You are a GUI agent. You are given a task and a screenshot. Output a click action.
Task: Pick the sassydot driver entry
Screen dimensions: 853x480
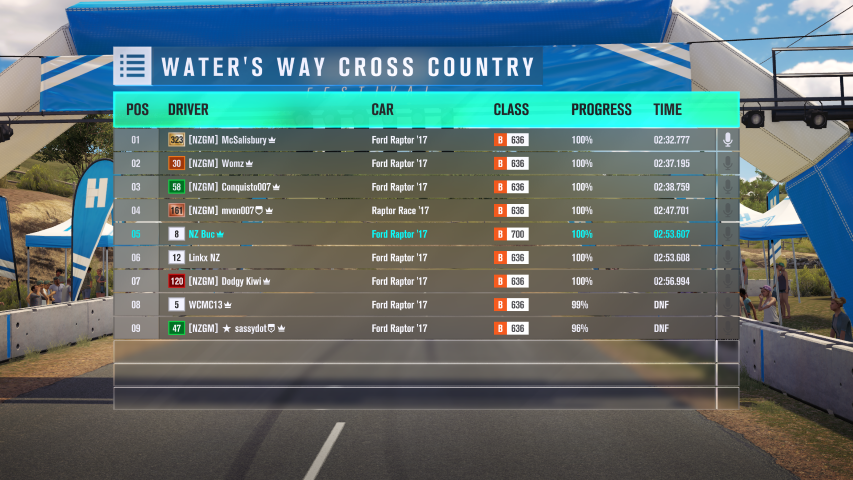[415, 328]
